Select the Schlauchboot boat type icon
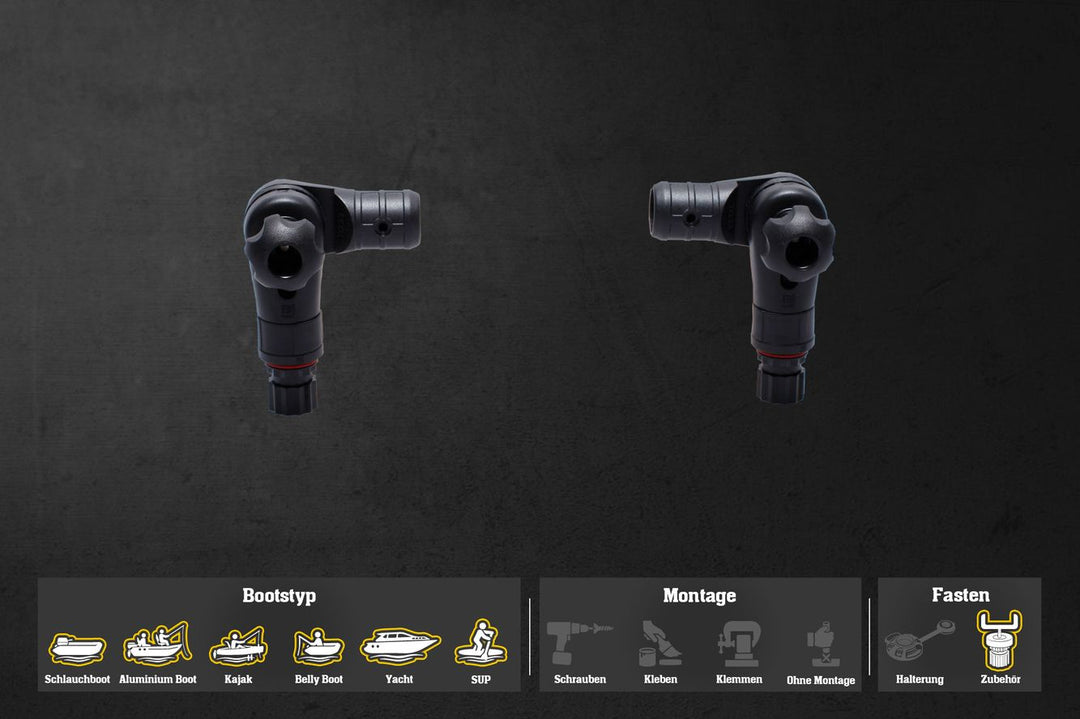Image resolution: width=1080 pixels, height=719 pixels. click(77, 648)
